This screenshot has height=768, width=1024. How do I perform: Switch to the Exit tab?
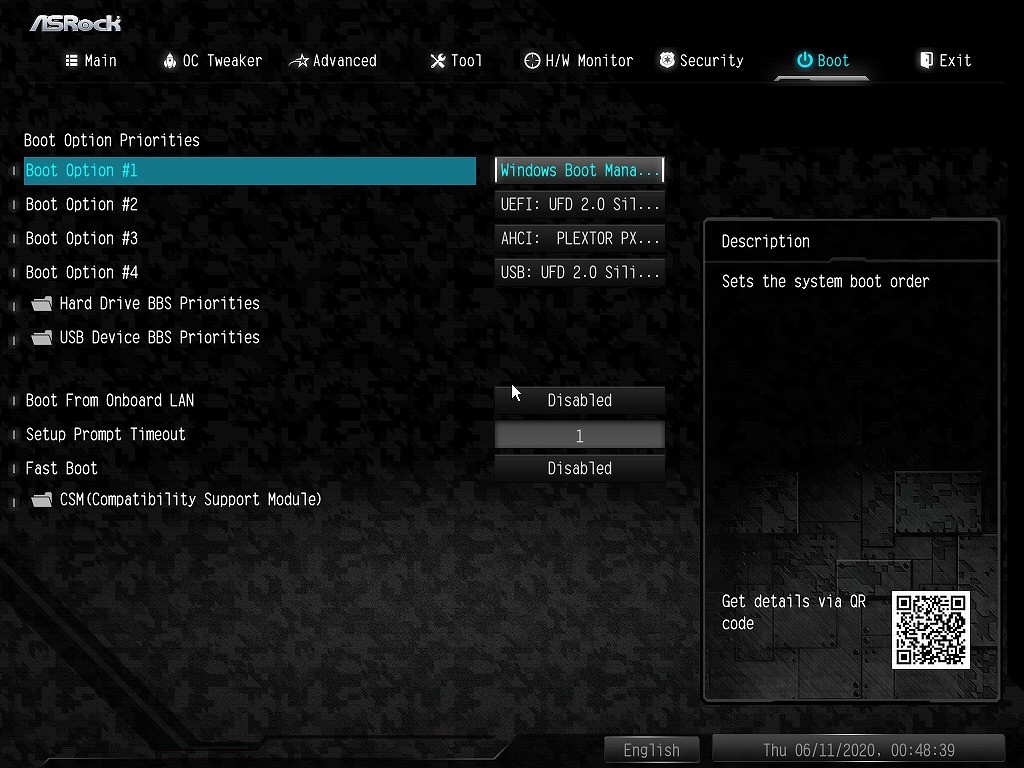pos(945,61)
